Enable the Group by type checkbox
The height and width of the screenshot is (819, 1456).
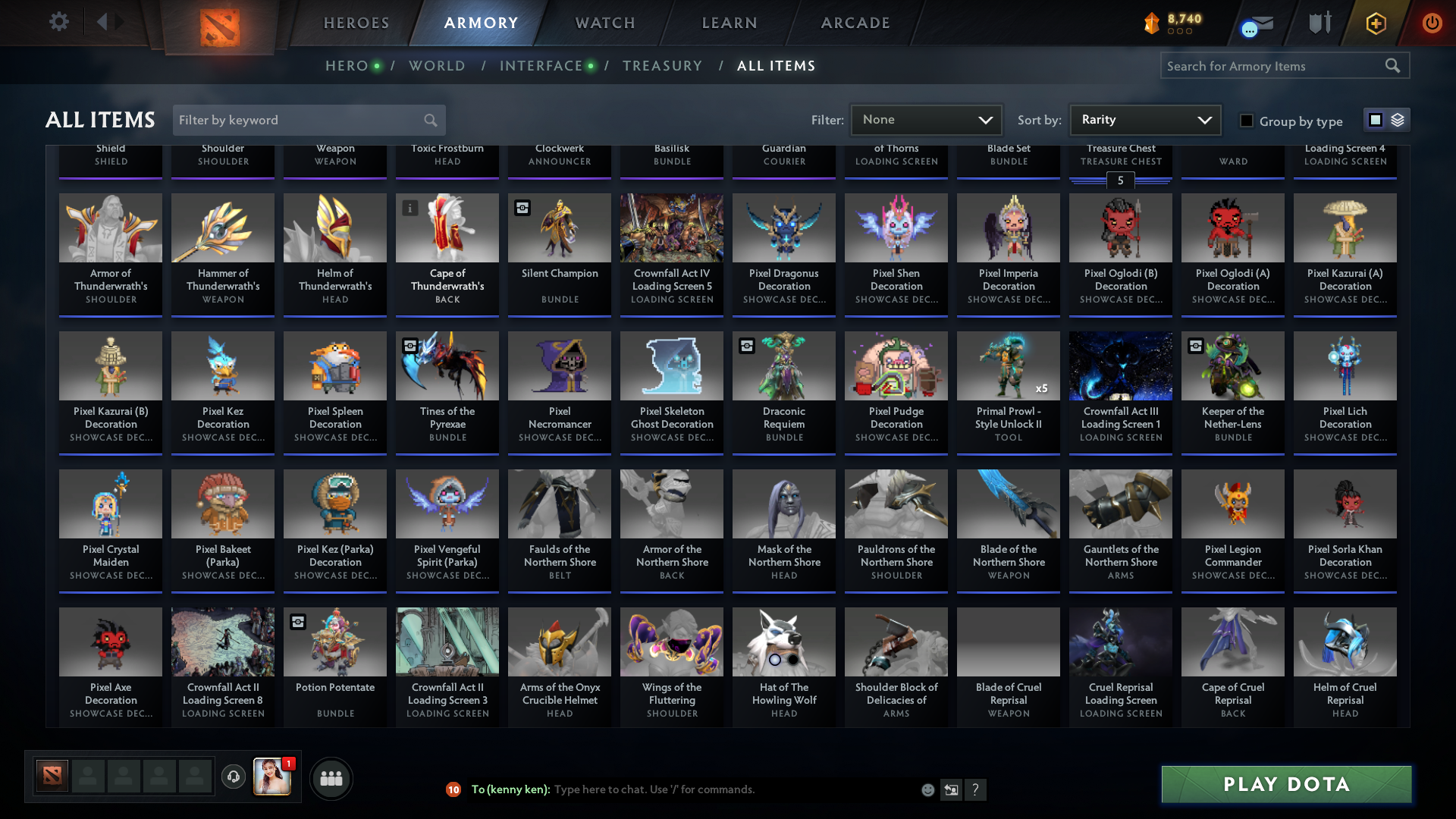pos(1246,121)
